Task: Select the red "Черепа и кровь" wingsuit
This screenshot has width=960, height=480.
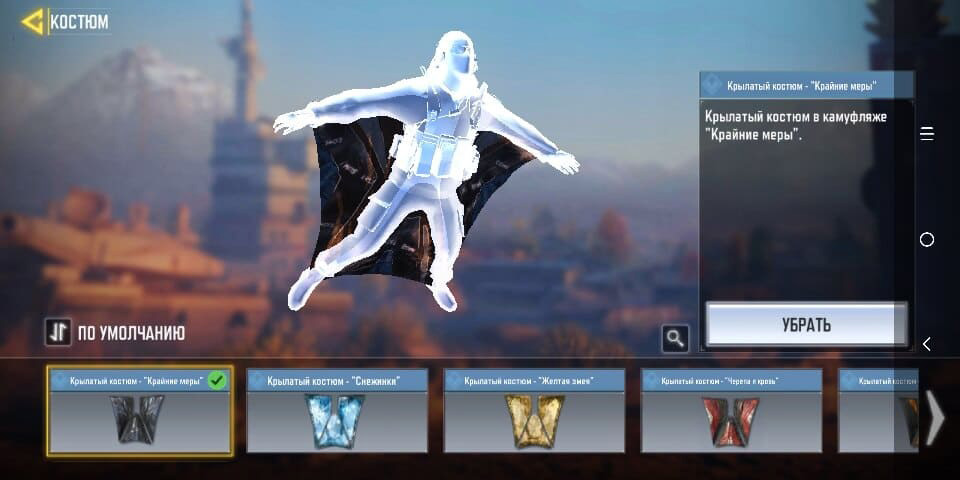Action: click(731, 411)
